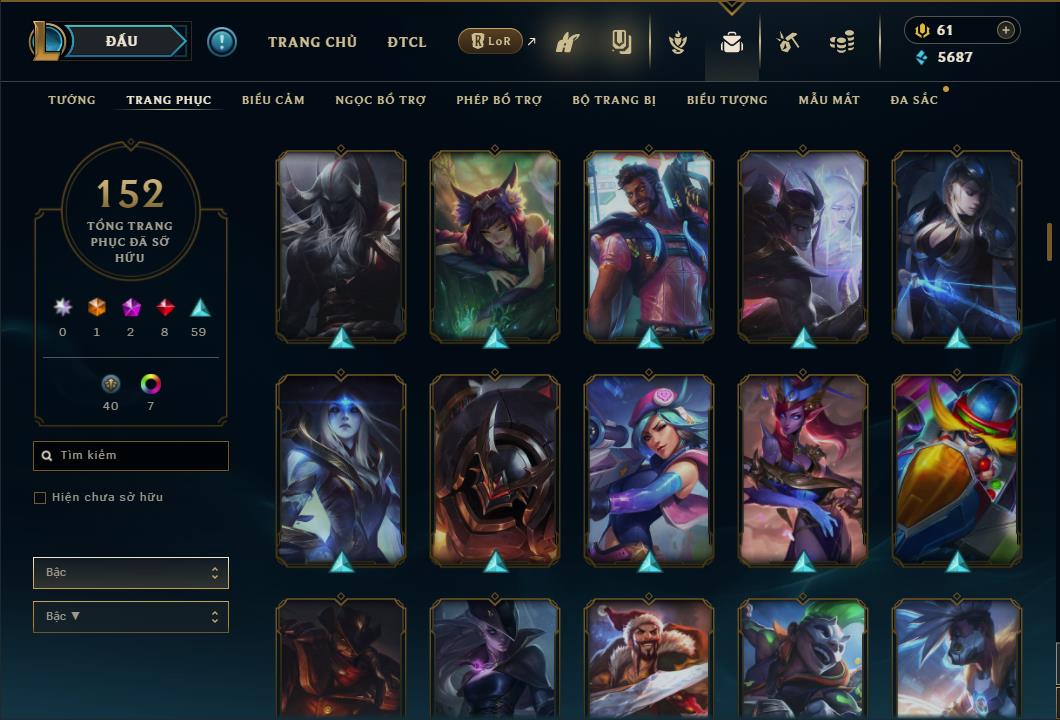The height and width of the screenshot is (720, 1060).
Task: Open the hammer crafting loot icon
Action: coord(788,42)
